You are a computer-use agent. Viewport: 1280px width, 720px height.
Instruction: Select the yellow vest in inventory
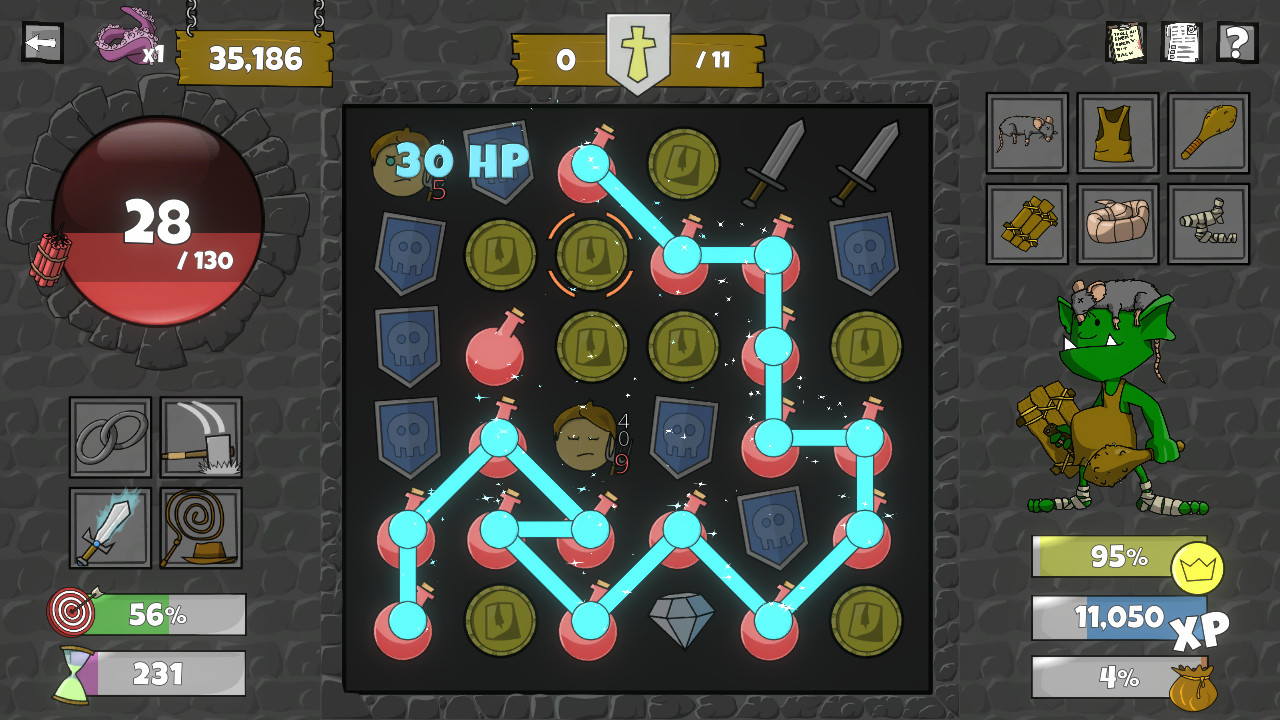point(1117,133)
